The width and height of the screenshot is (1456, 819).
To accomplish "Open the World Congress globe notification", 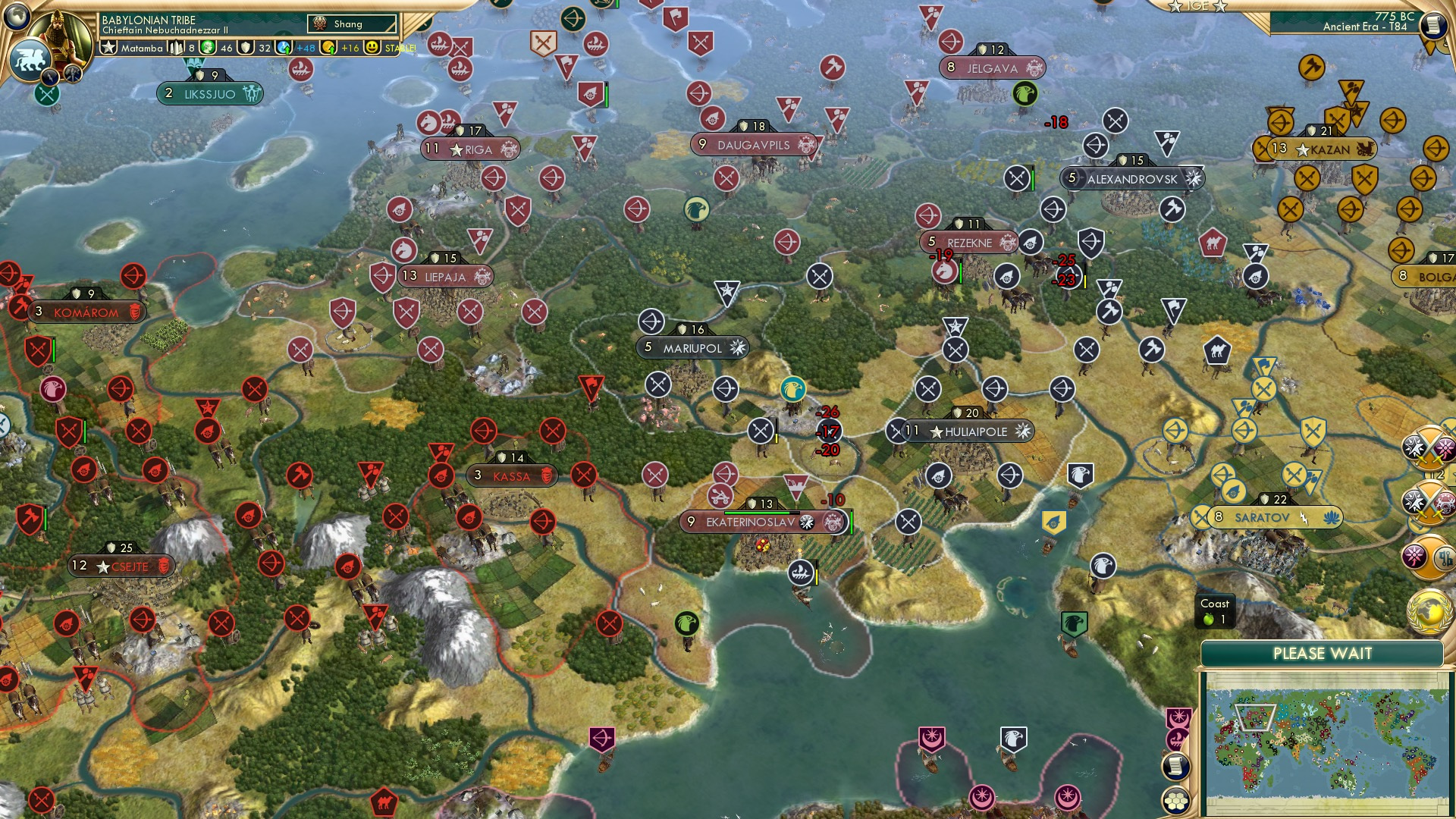I will [x=1429, y=609].
